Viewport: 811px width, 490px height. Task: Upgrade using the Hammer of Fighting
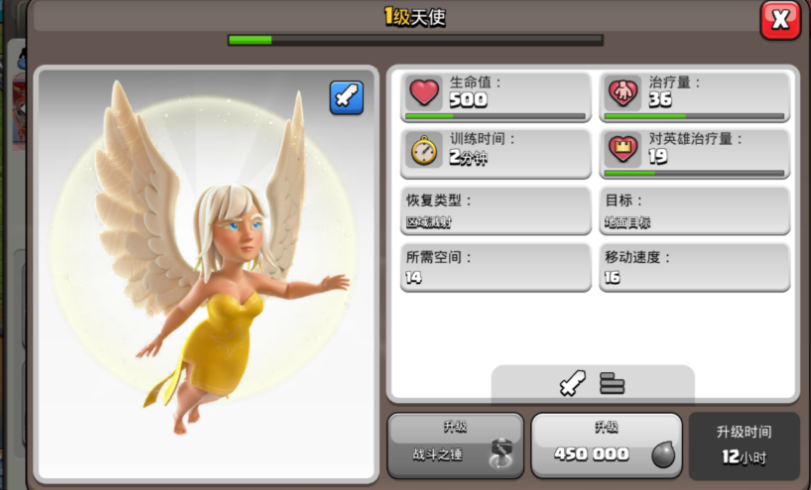click(x=455, y=444)
